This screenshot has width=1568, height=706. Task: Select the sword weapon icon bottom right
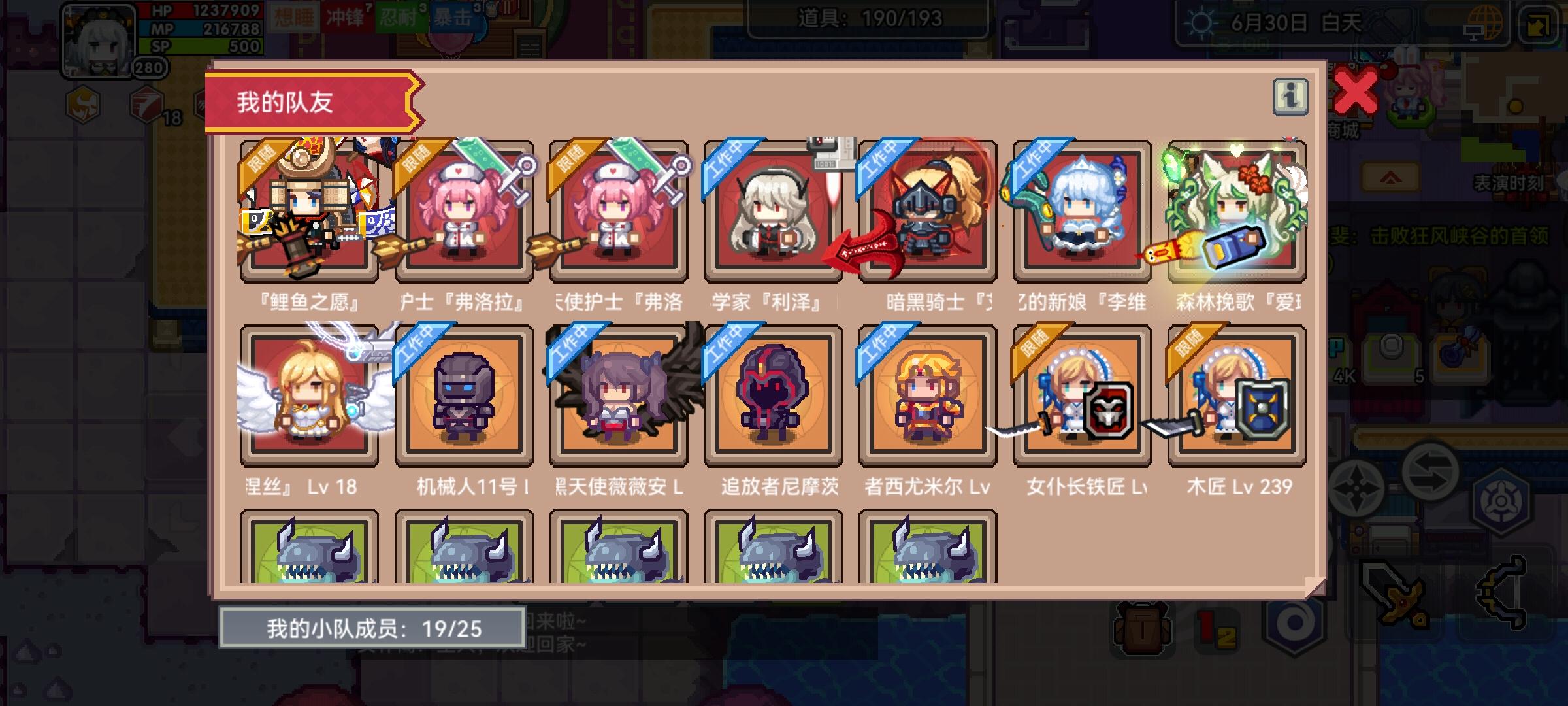coord(1395,594)
